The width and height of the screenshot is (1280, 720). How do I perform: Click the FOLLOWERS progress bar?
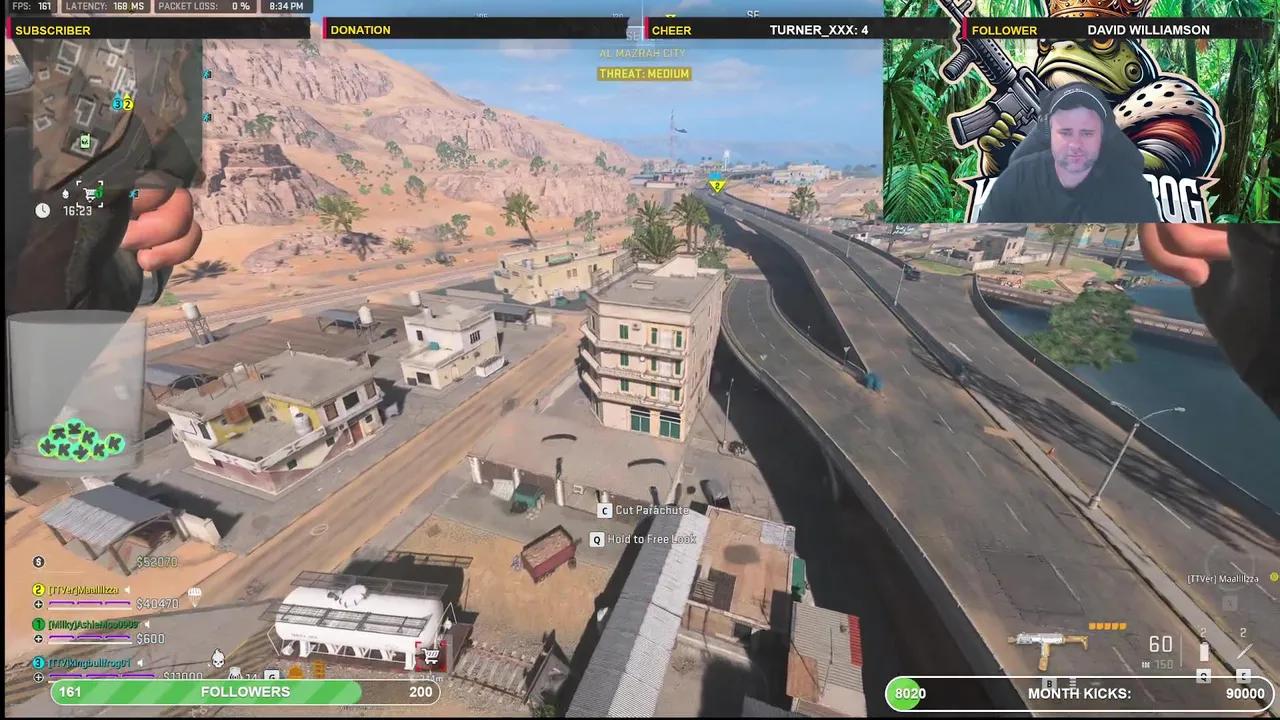pos(245,692)
